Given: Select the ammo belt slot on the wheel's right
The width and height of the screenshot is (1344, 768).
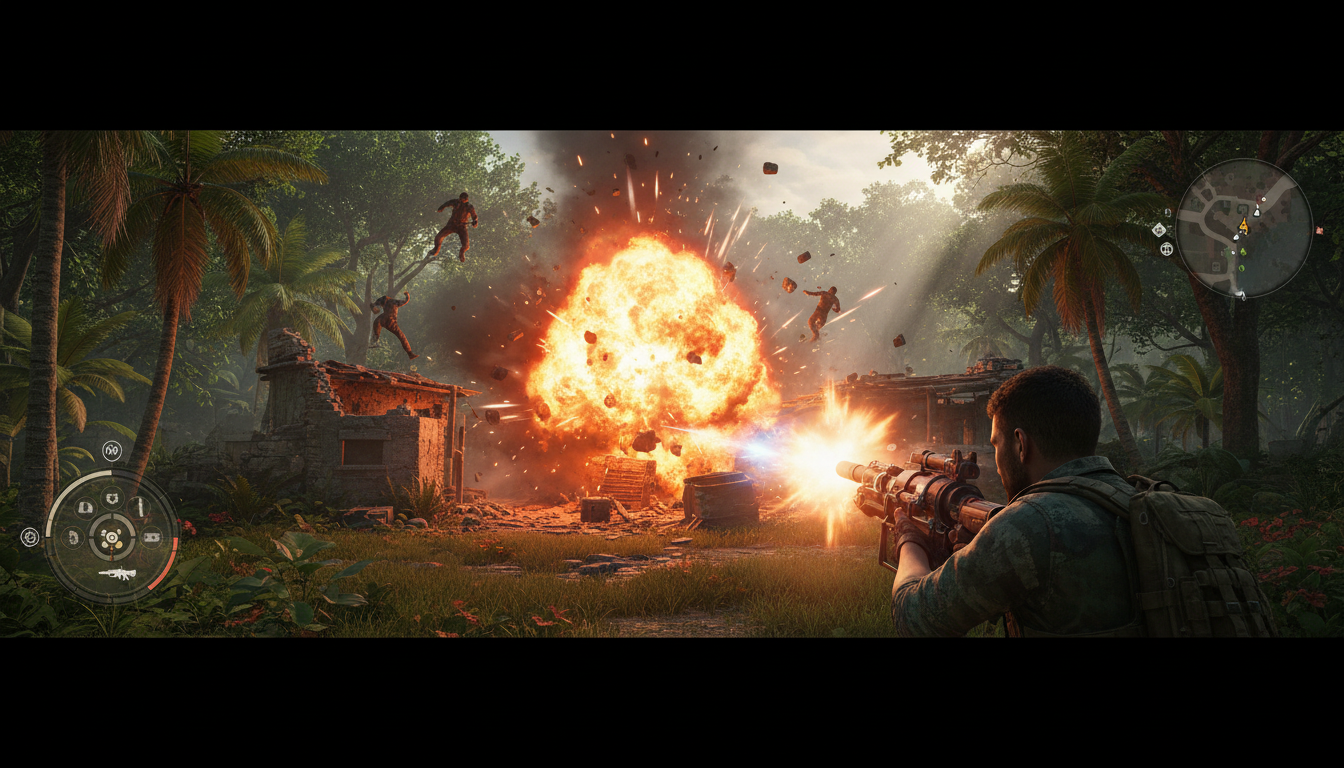Looking at the screenshot, I should click(x=153, y=538).
